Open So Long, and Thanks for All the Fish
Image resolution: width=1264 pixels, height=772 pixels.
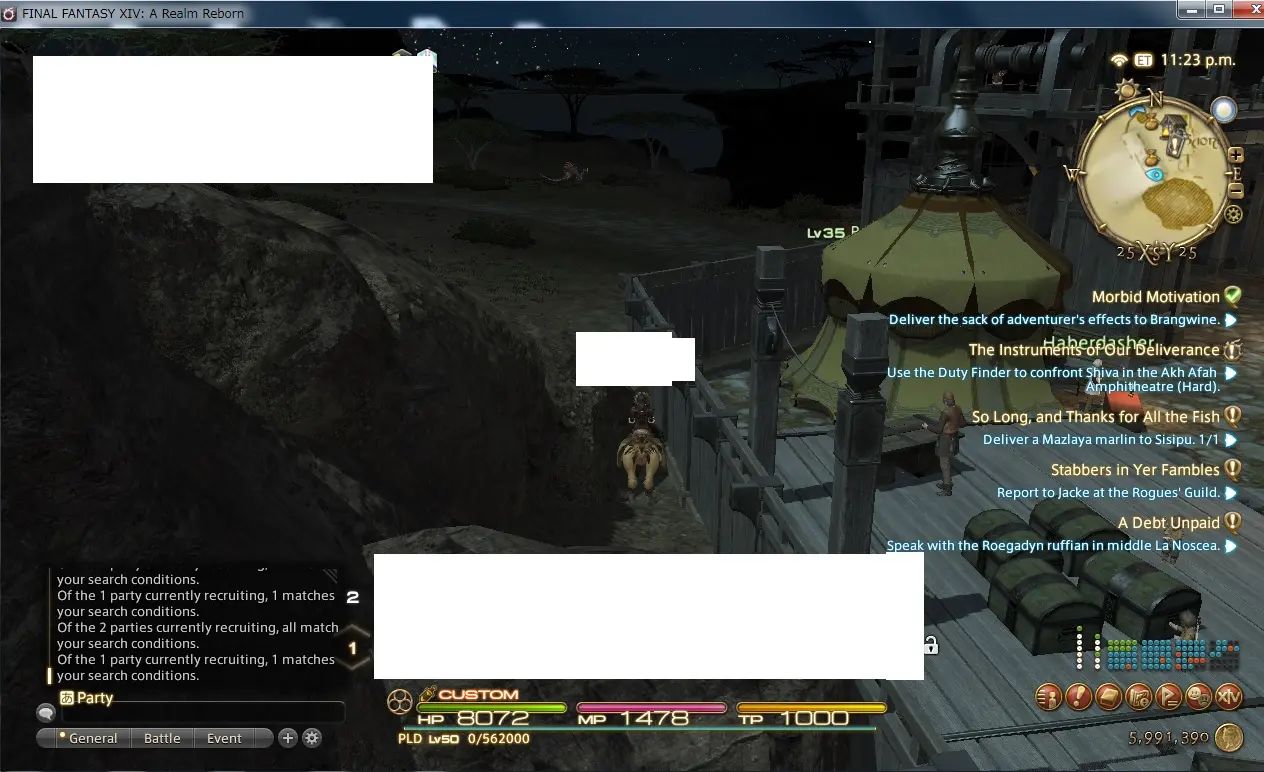coord(1095,417)
